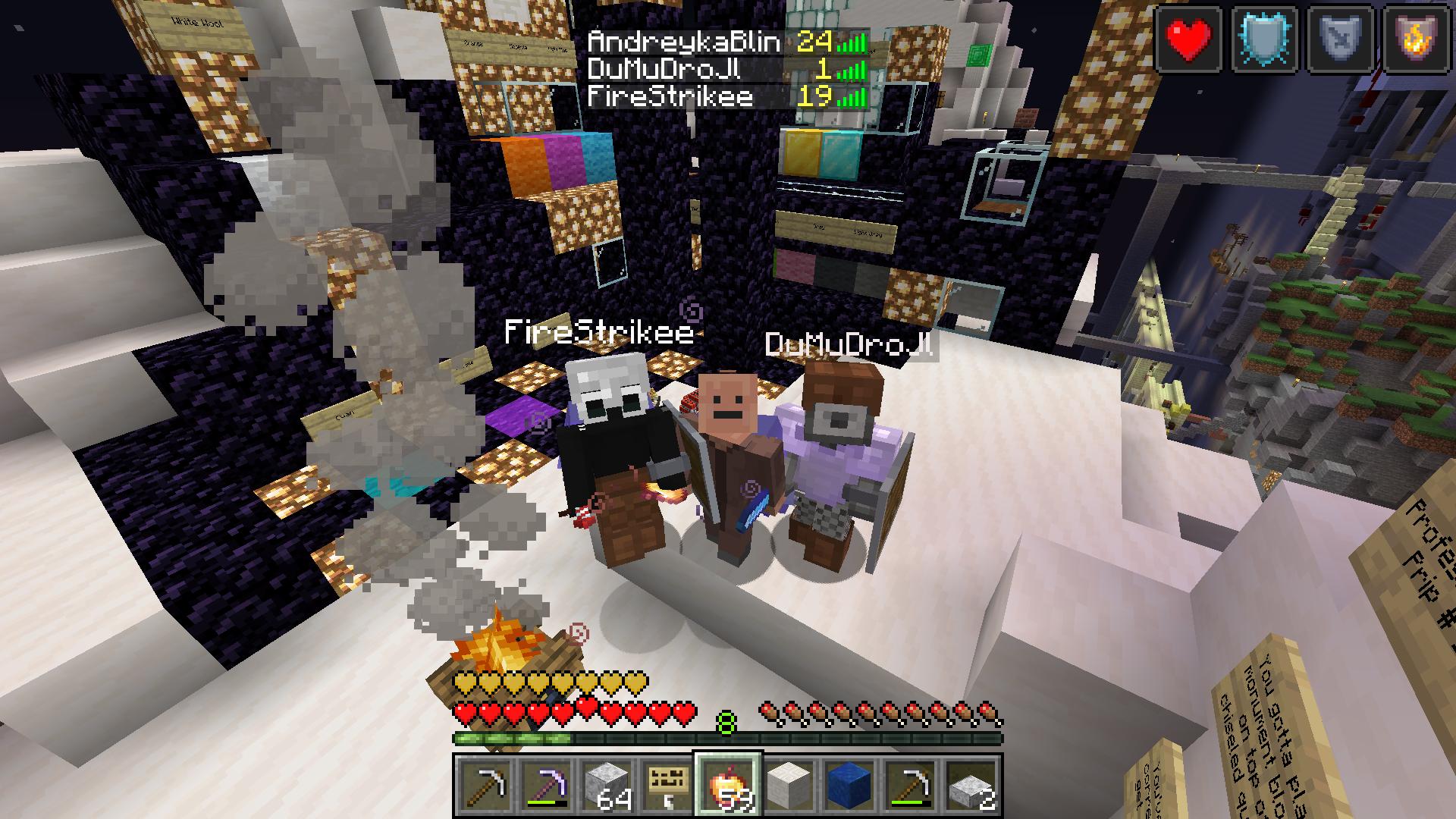Image resolution: width=1456 pixels, height=819 pixels.
Task: Select the white stone stack of 64
Action: click(x=607, y=785)
